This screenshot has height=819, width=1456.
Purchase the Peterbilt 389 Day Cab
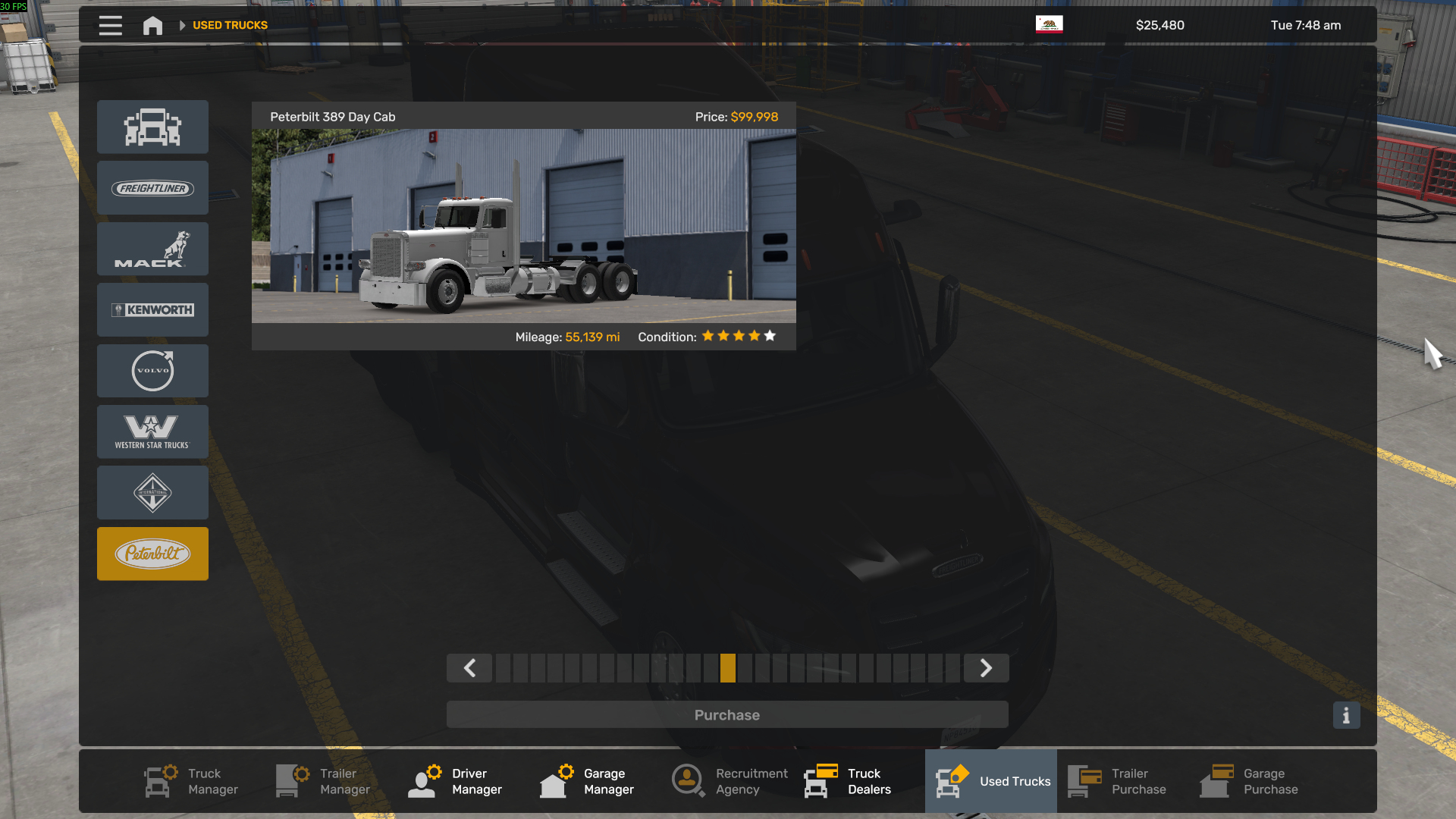point(726,715)
